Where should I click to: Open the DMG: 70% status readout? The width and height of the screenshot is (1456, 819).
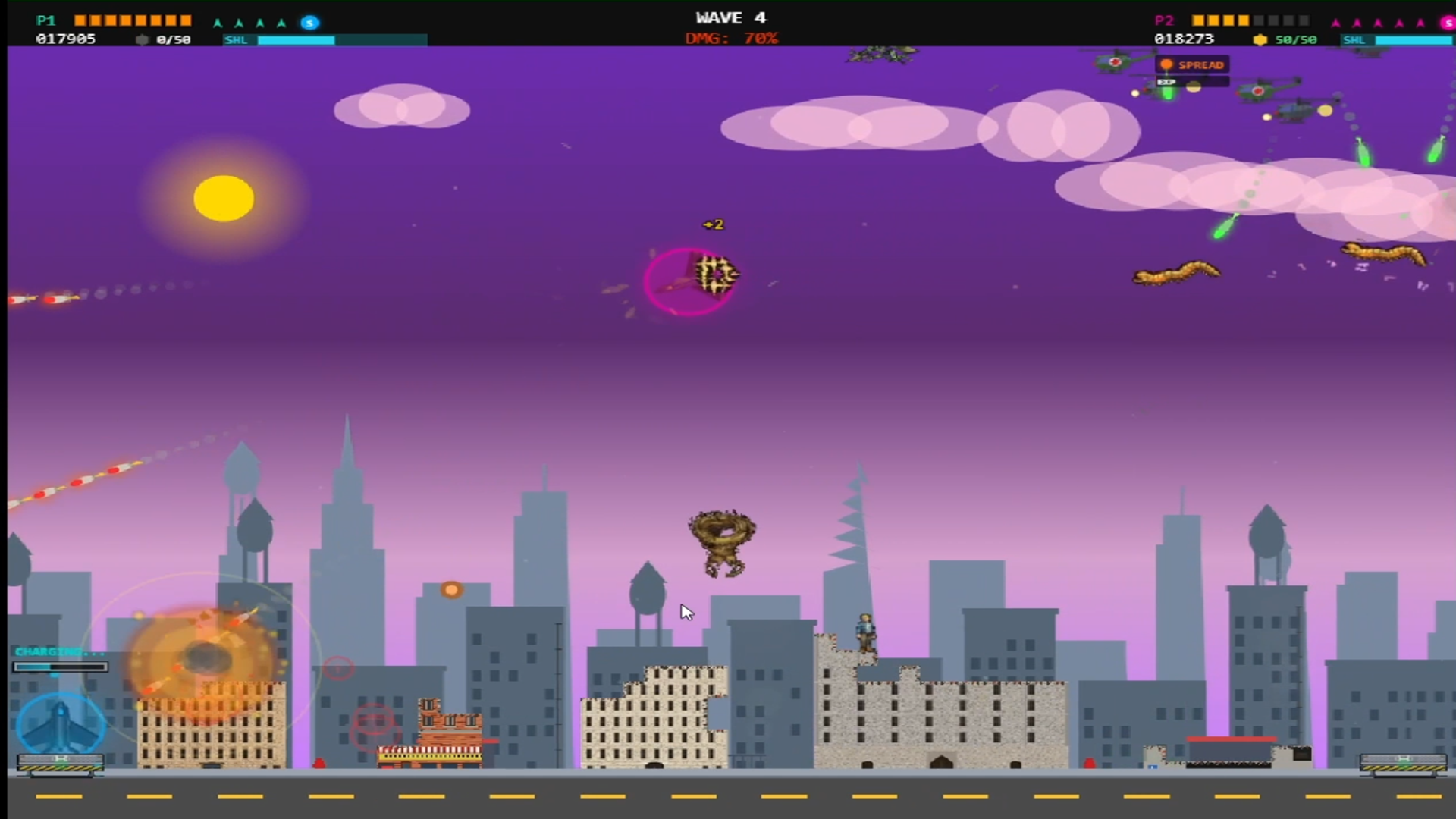[731, 39]
